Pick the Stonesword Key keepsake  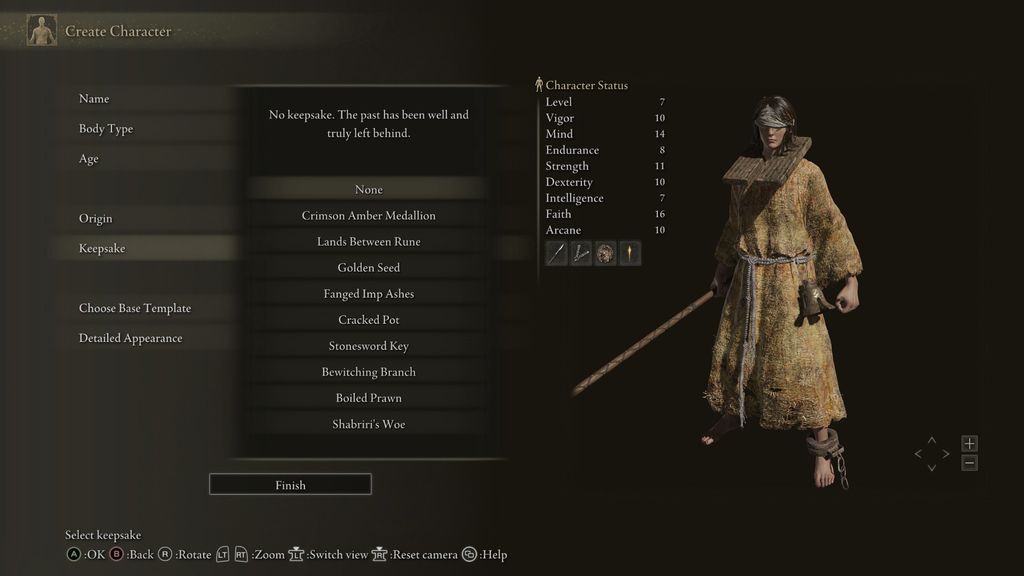tap(368, 346)
